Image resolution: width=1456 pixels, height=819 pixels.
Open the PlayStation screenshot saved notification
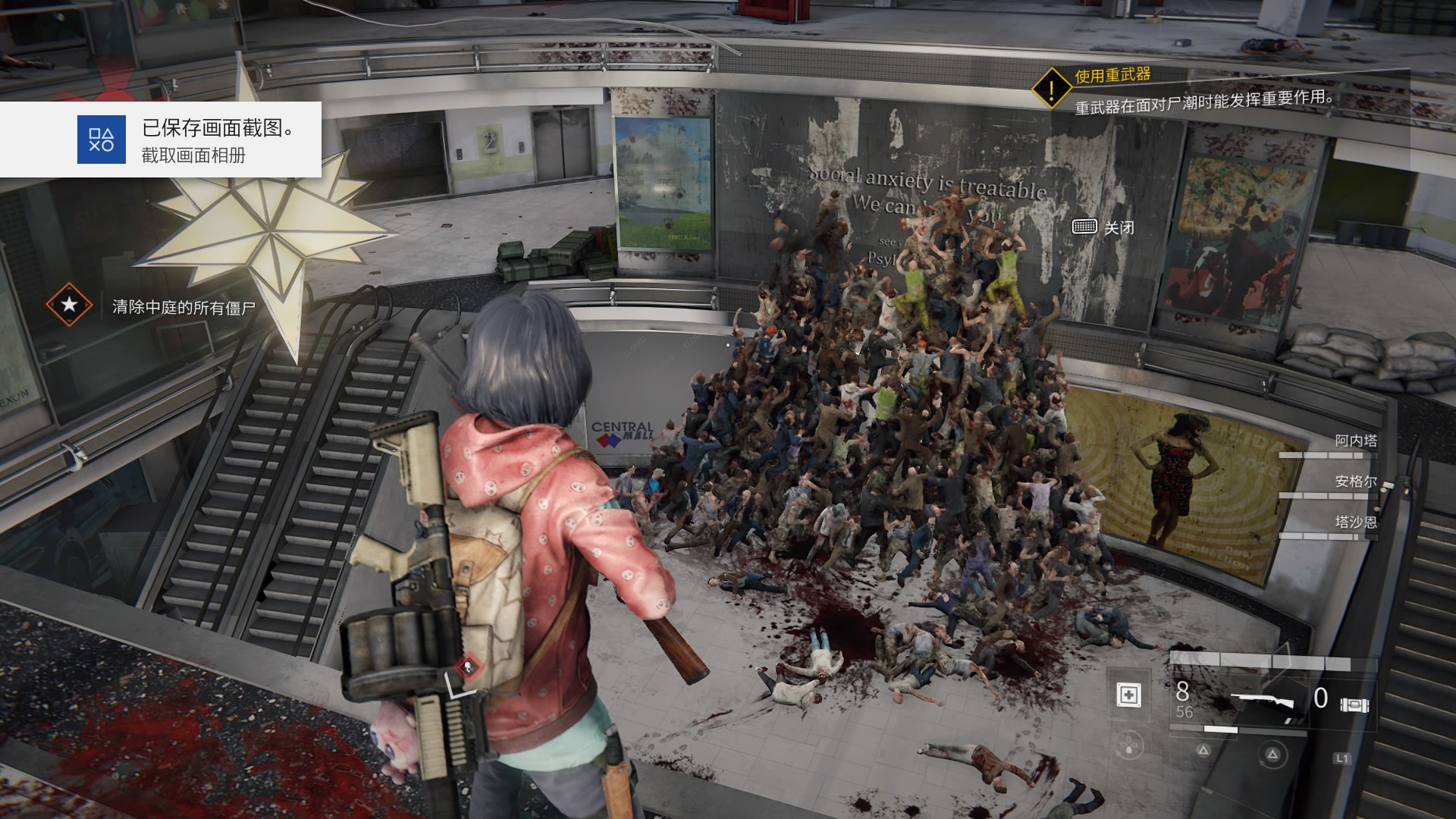point(161,140)
